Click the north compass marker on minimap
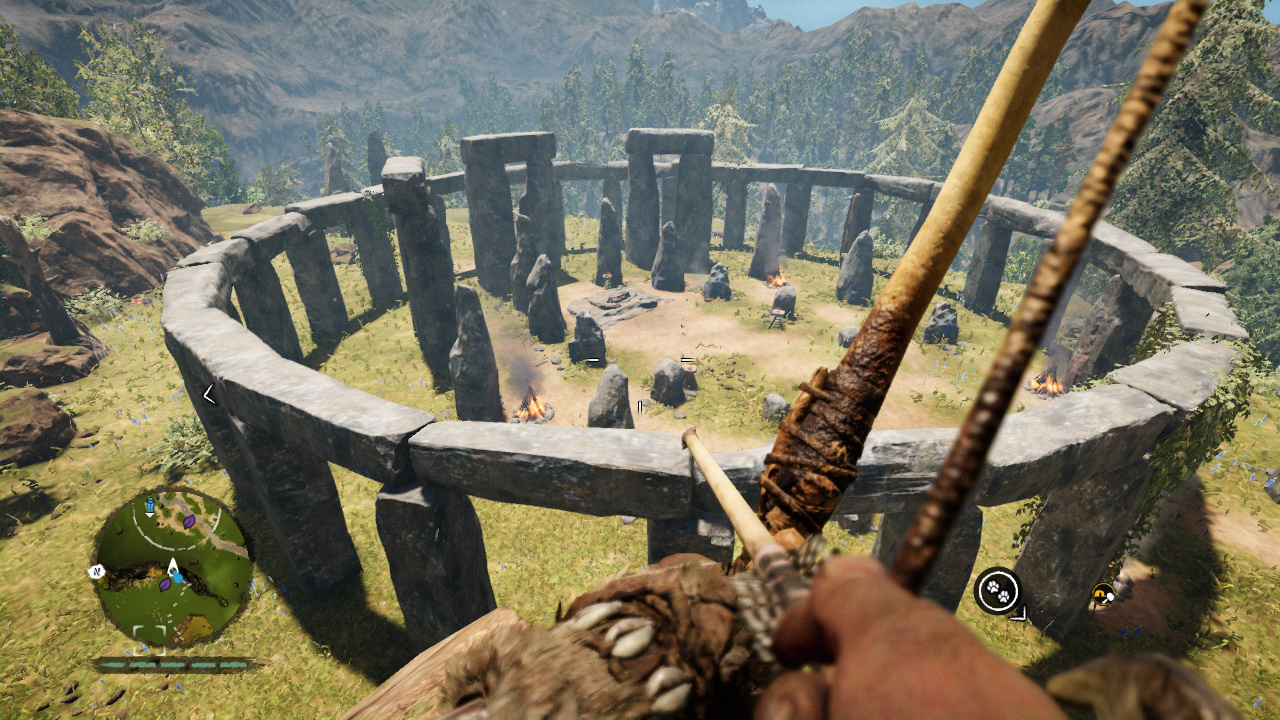1280x720 pixels. [96, 572]
